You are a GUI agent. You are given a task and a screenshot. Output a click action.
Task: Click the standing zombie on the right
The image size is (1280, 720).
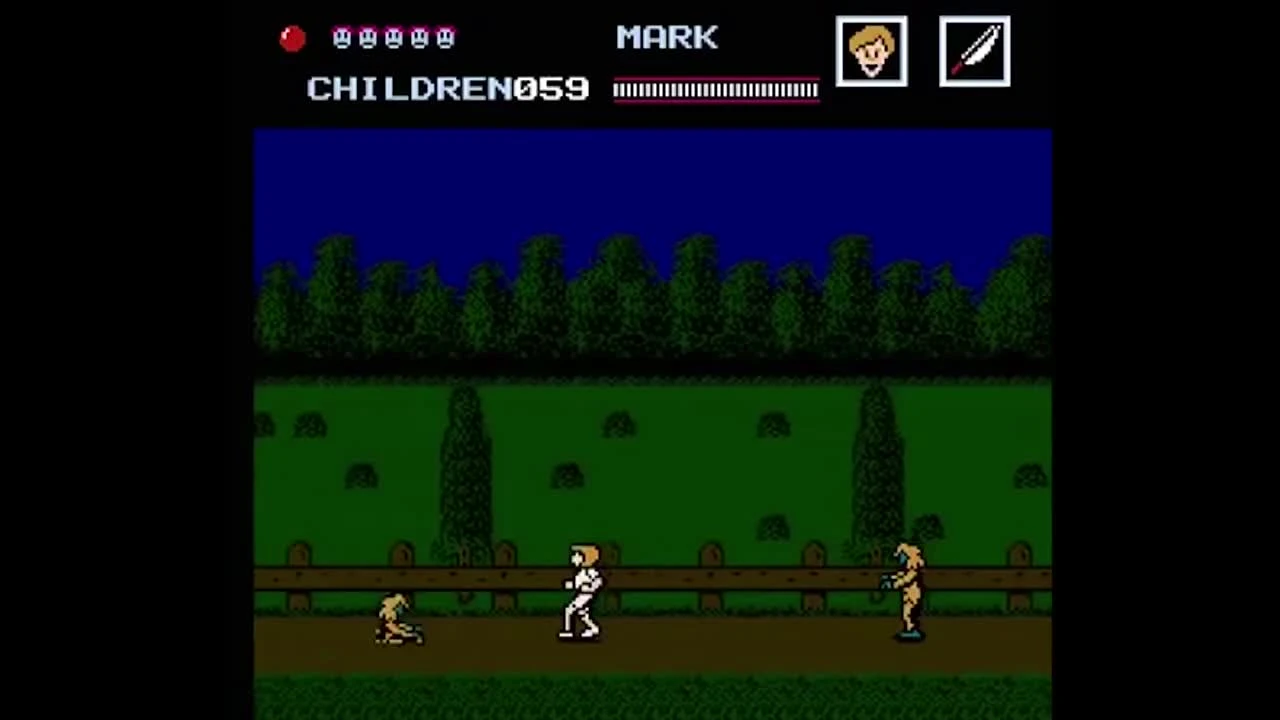pos(908,590)
